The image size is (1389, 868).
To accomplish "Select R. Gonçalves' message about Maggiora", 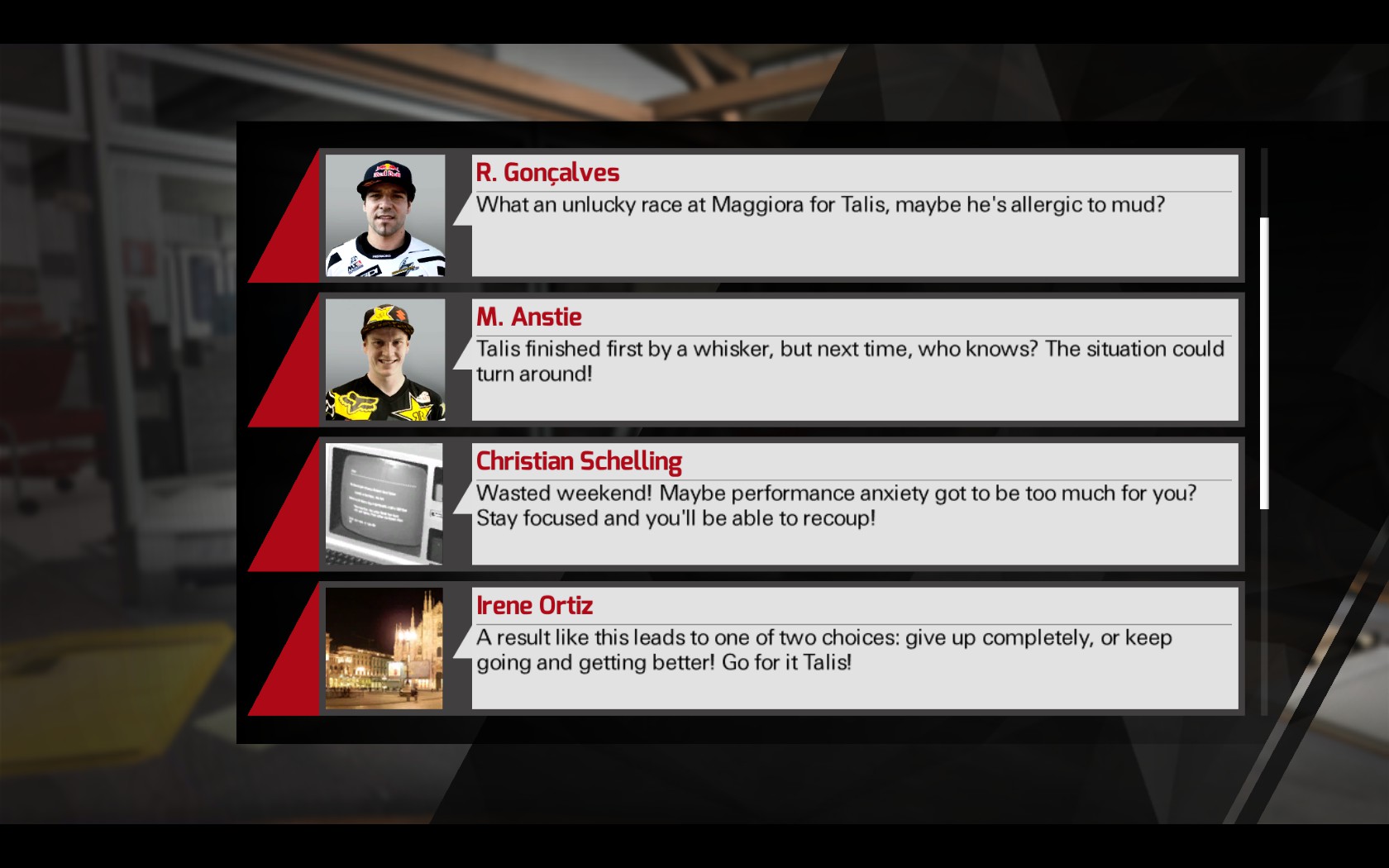I will click(853, 215).
